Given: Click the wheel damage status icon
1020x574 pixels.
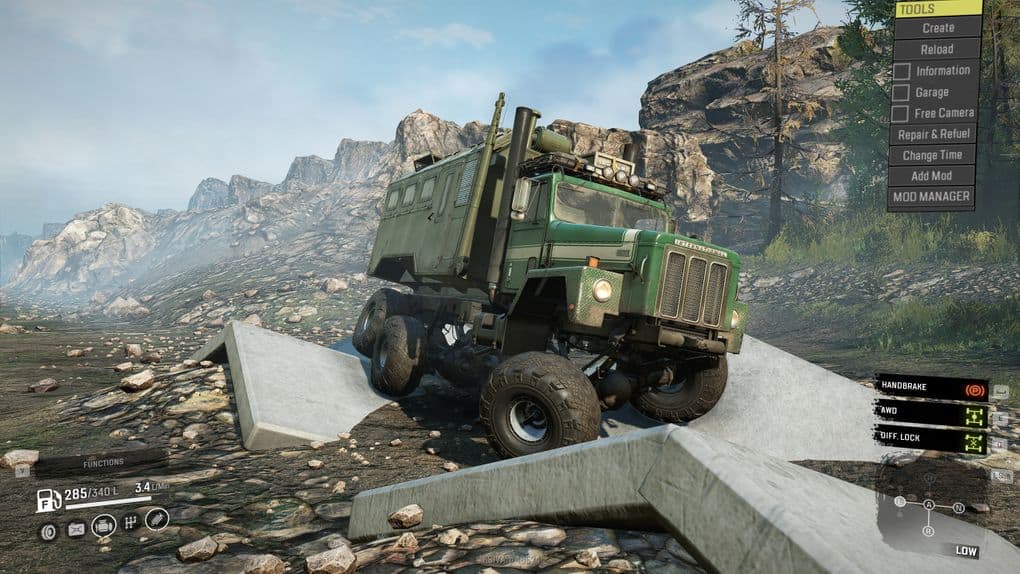Looking at the screenshot, I should [x=48, y=531].
